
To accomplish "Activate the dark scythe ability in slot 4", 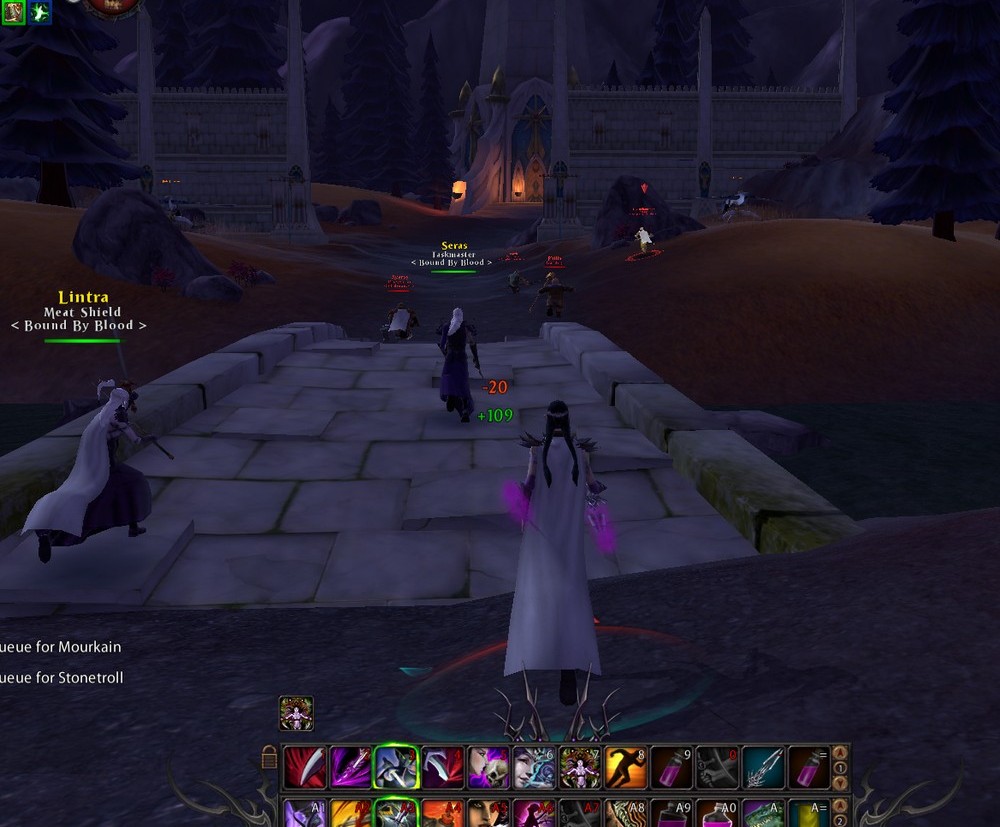I will [x=442, y=767].
